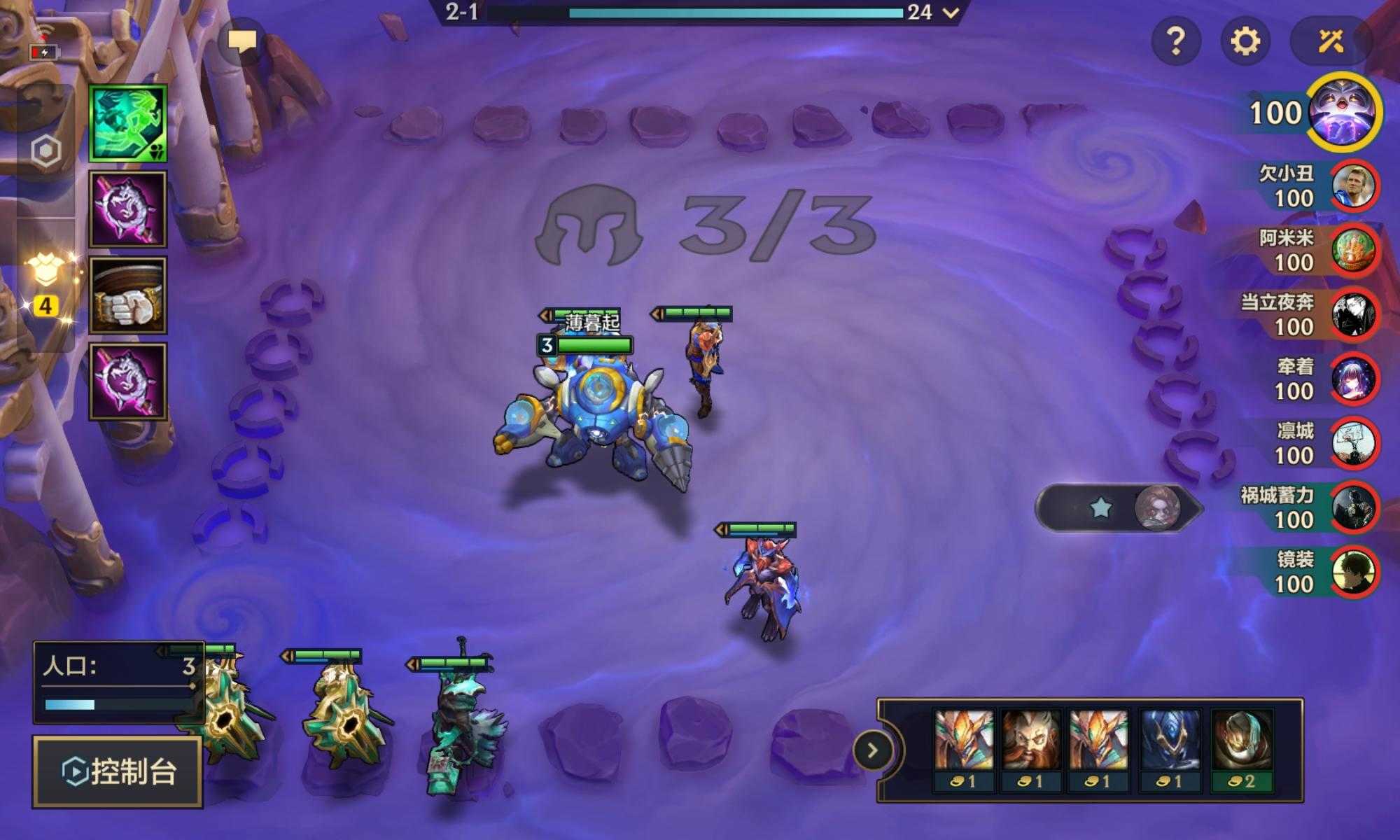This screenshot has height=840, width=1400.
Task: View player 凛城's board
Action: pos(1354,443)
